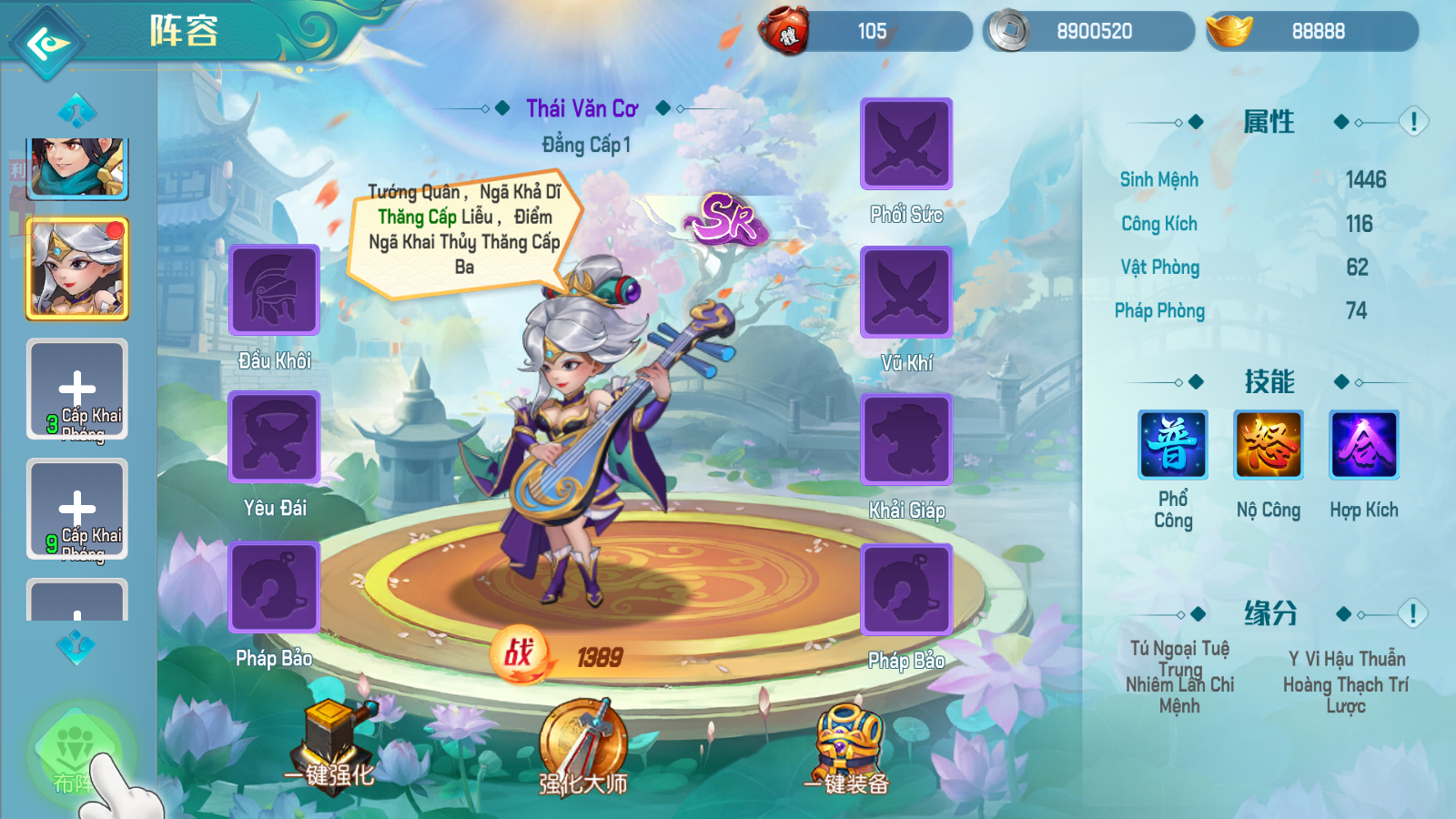Select the white-haired hero portrait
Viewport: 1456px width, 819px height.
(77, 268)
